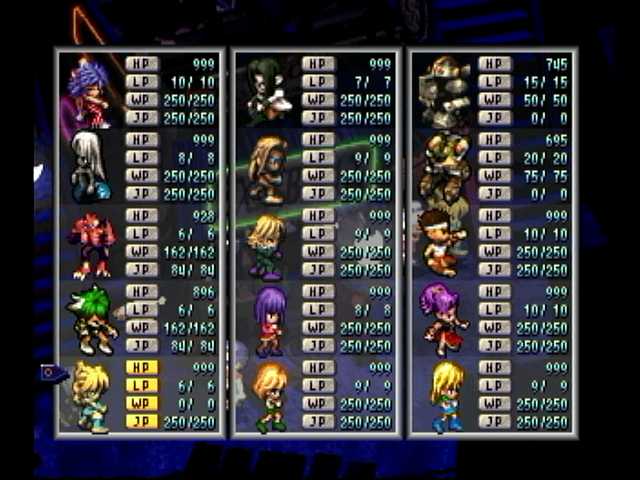Choose the dark-haired character in black and white
Screen dimensions: 640x480
tap(268, 92)
